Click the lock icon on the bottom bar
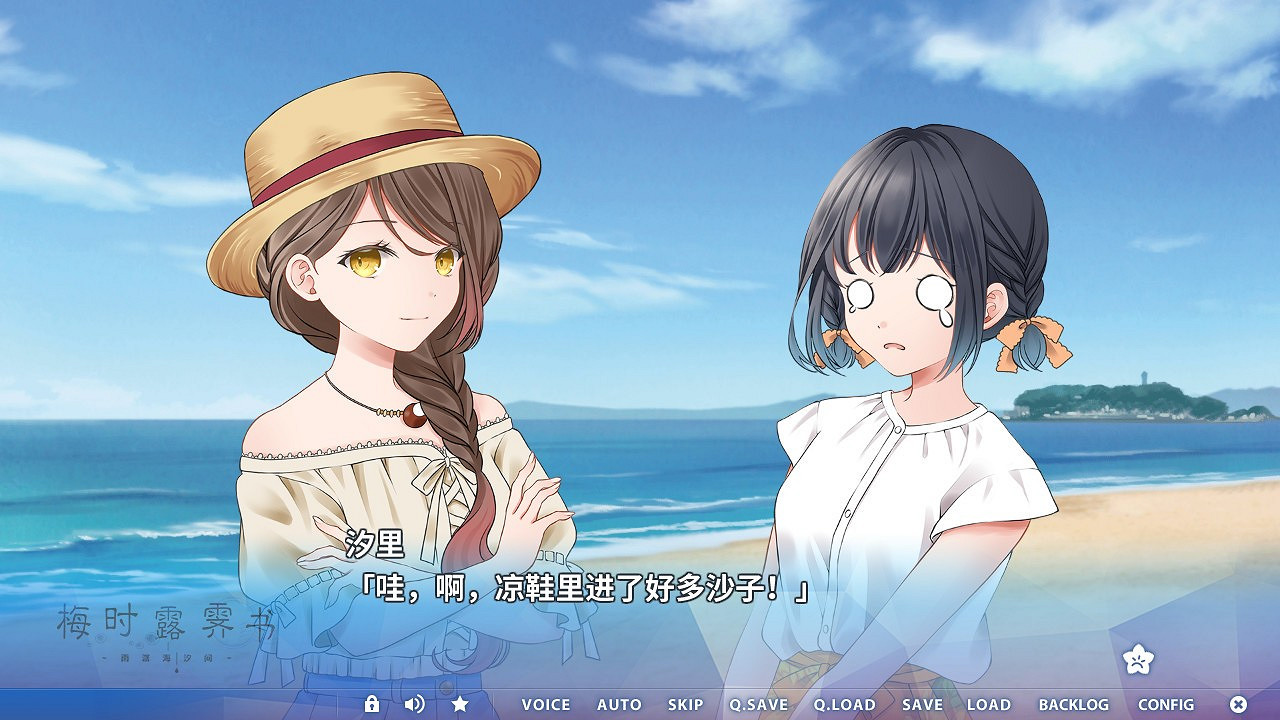 (x=373, y=705)
